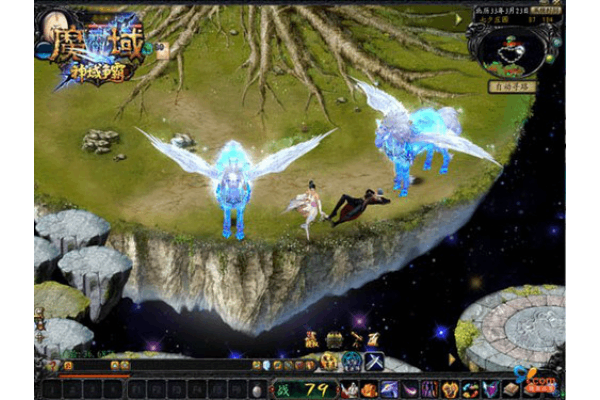This screenshot has width=600, height=400.
Task: Click the orange arrow above the bottom bar
Action: [x=451, y=358]
